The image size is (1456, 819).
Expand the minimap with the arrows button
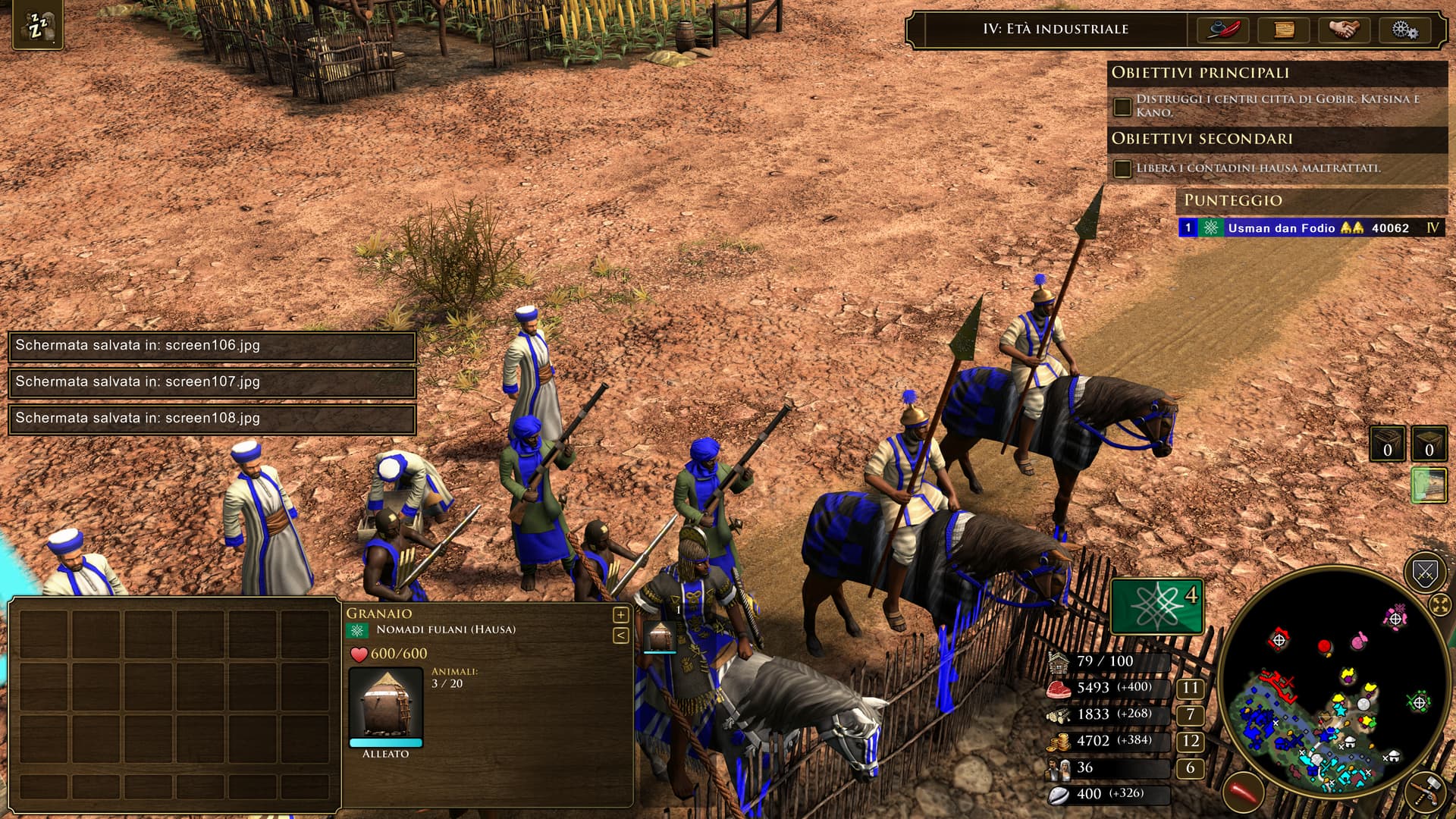pos(1440,604)
